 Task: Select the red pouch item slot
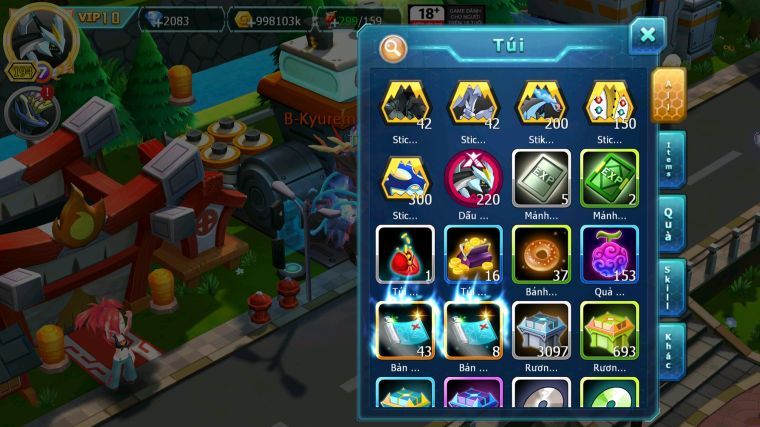pyautogui.click(x=405, y=254)
